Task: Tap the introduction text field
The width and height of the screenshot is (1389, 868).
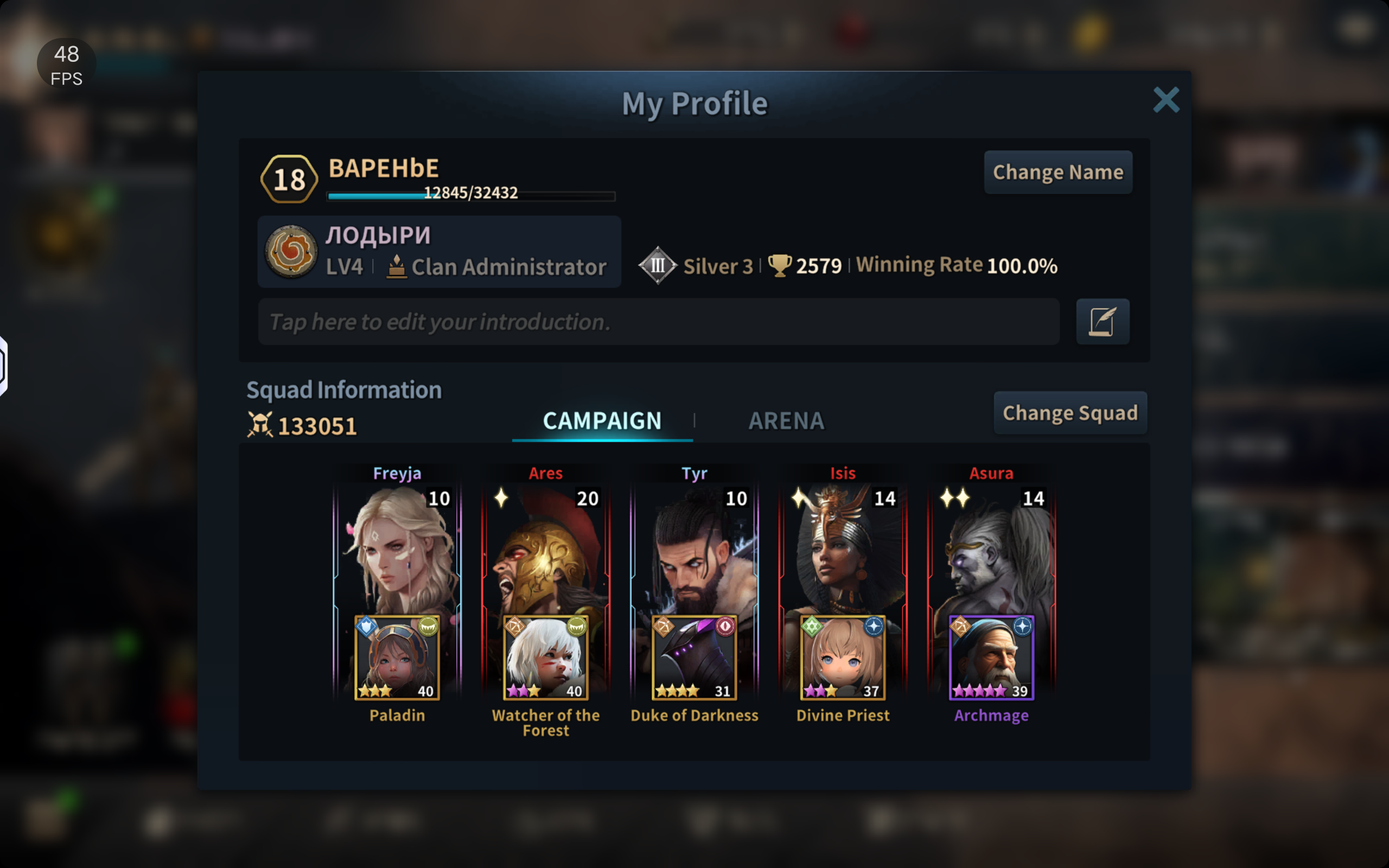Action: 658,322
